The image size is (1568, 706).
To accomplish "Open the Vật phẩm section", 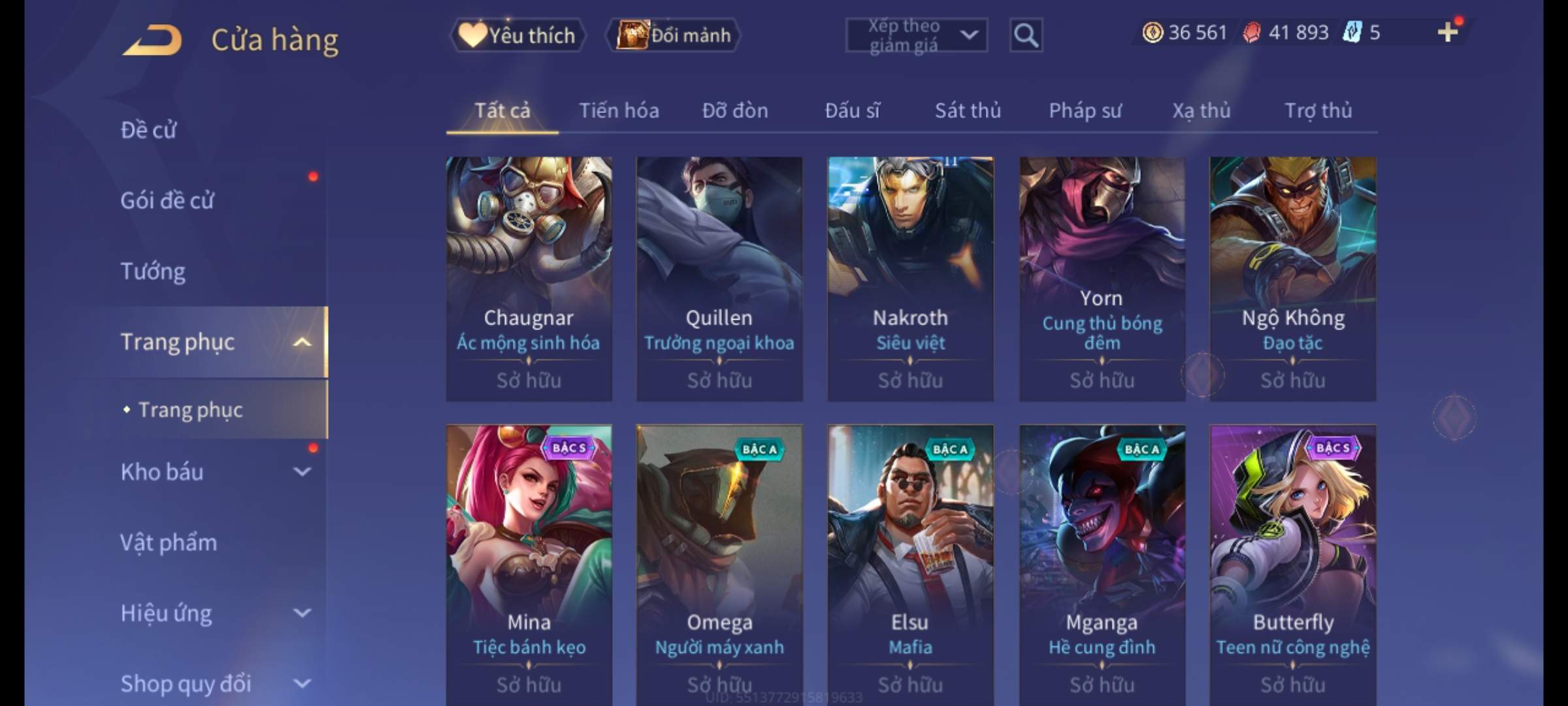I will pos(169,543).
